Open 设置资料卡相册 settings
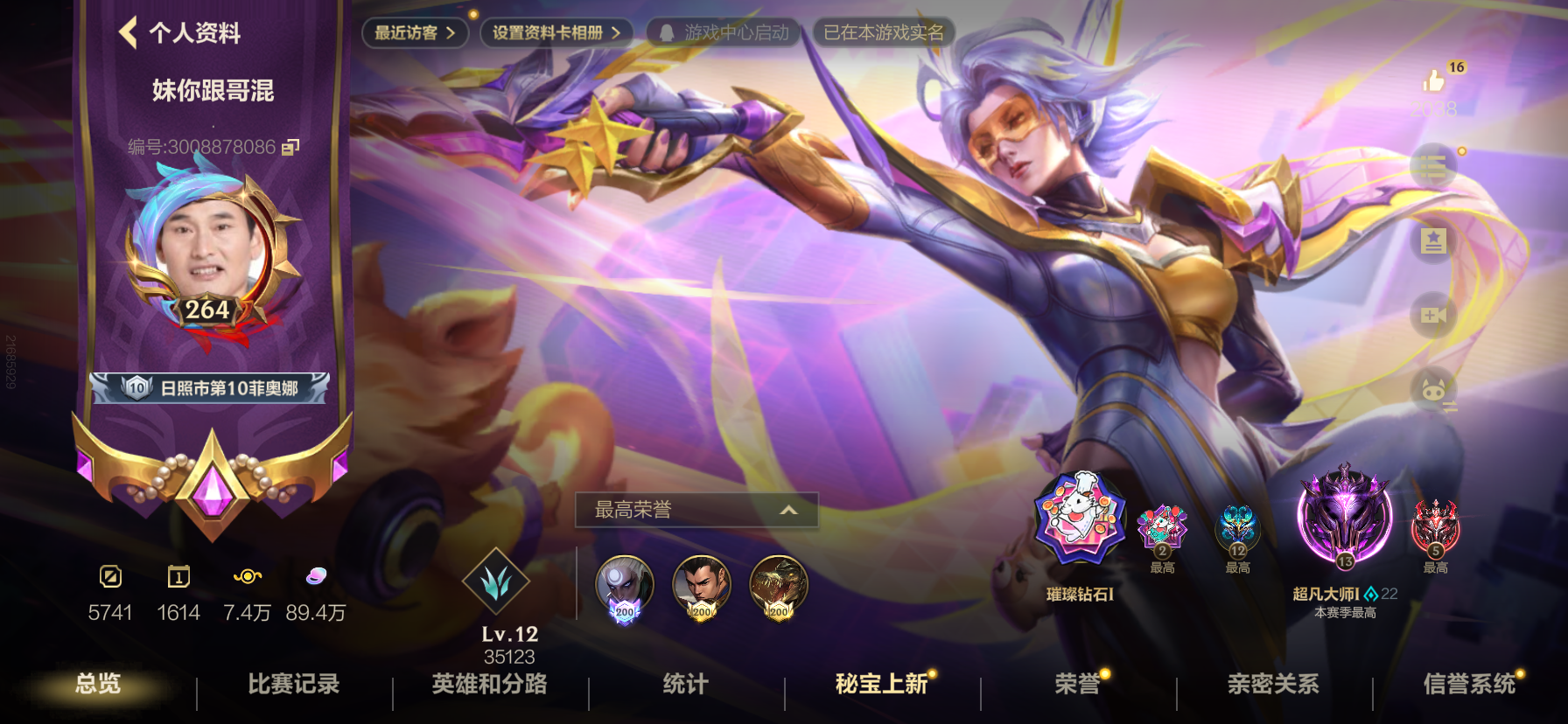Image resolution: width=1568 pixels, height=724 pixels. (554, 31)
